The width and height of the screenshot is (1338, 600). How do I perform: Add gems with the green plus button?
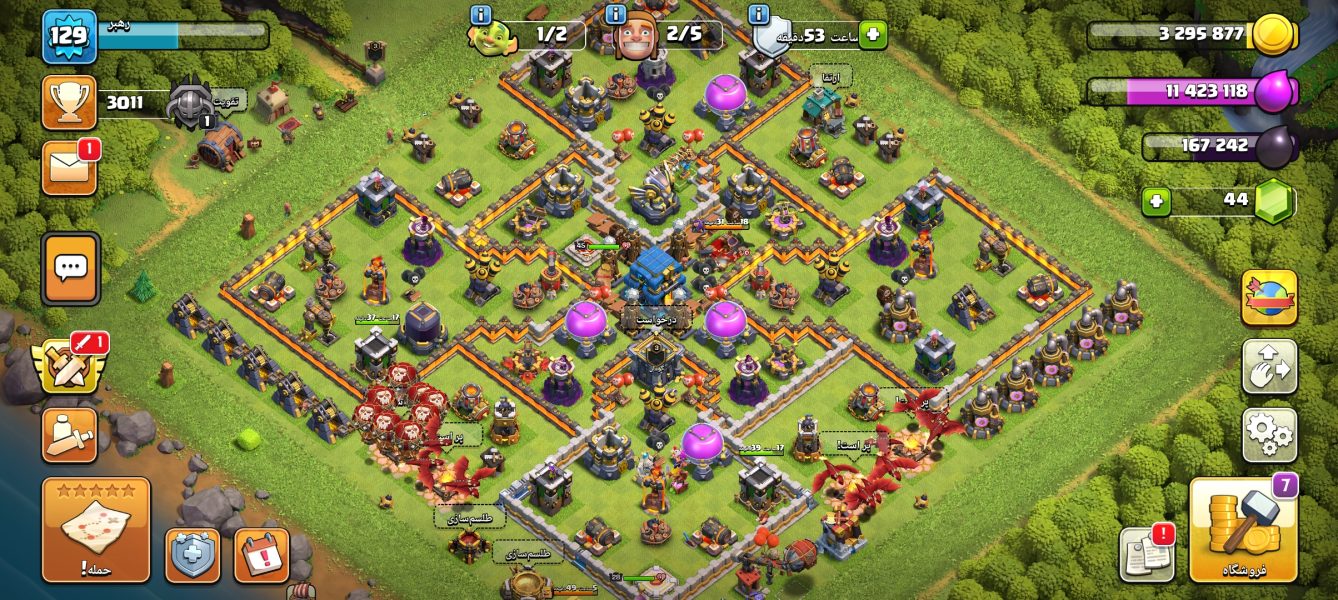click(x=1156, y=201)
